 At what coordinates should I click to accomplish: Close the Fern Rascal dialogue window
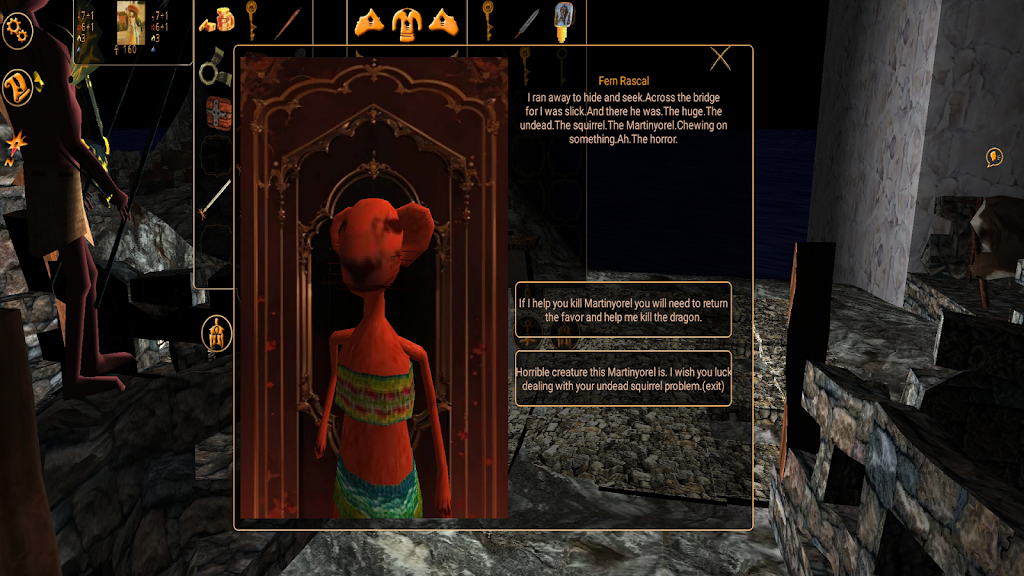[720, 59]
